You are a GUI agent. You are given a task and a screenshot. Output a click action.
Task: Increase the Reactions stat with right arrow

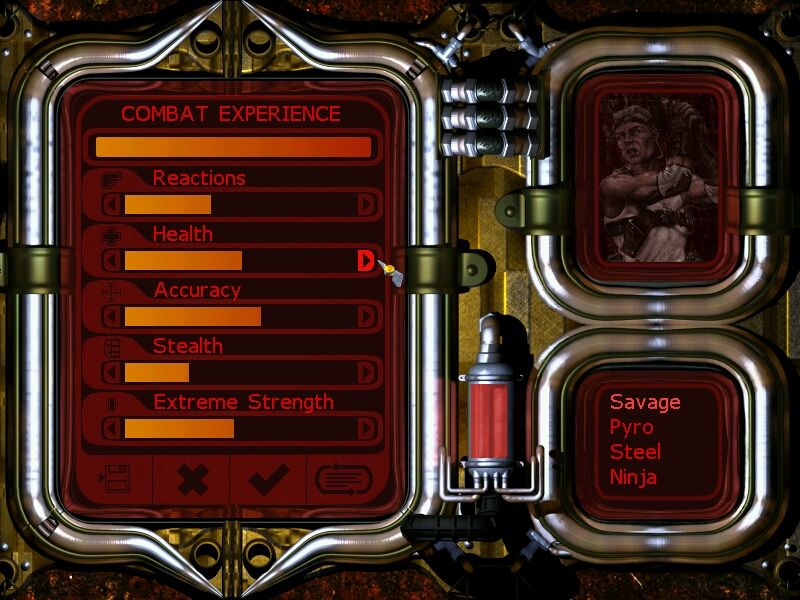coord(366,205)
